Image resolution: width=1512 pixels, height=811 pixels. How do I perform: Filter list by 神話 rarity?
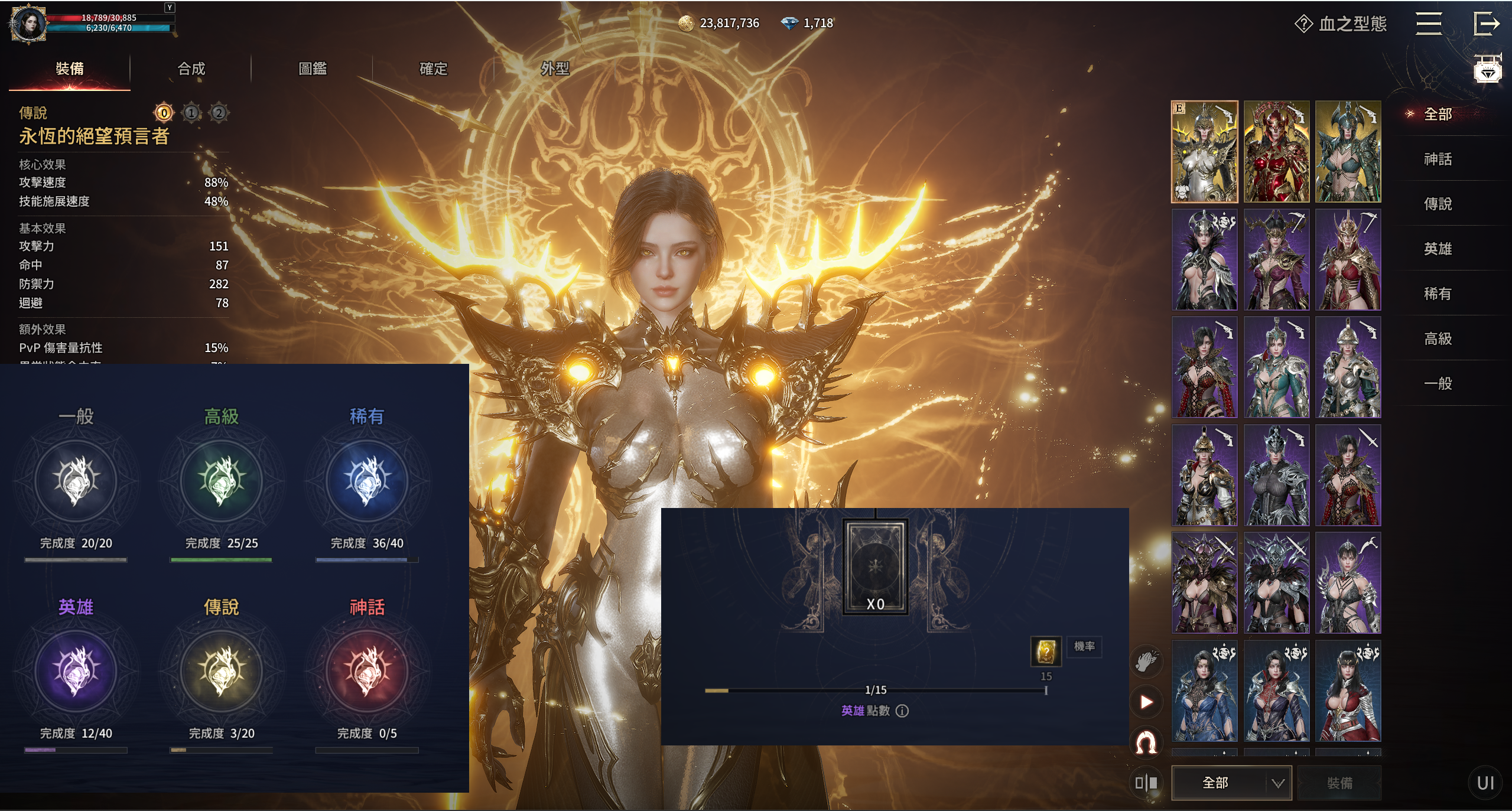(x=1438, y=159)
